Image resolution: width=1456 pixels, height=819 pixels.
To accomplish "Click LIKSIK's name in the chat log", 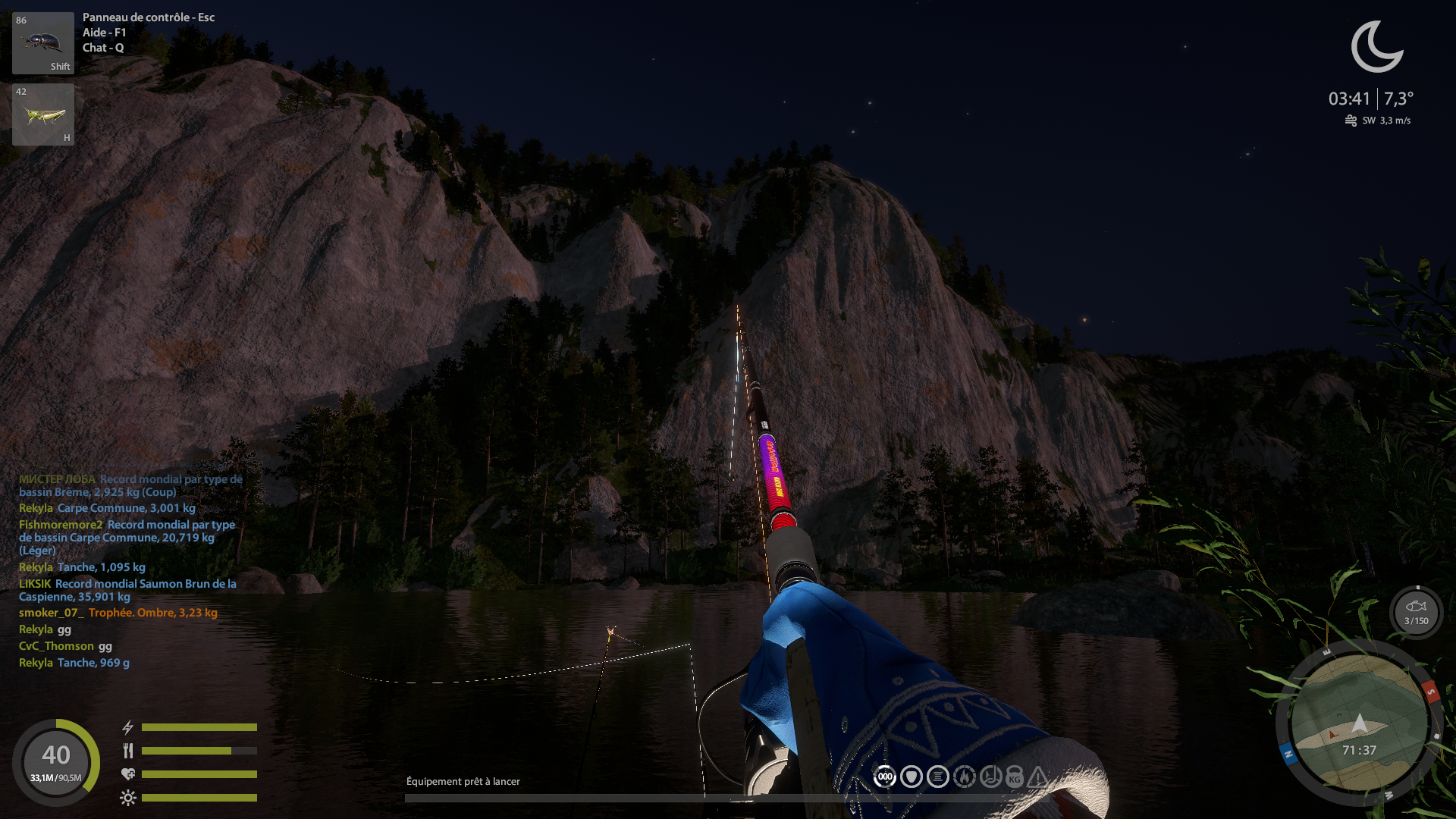I will tap(35, 584).
